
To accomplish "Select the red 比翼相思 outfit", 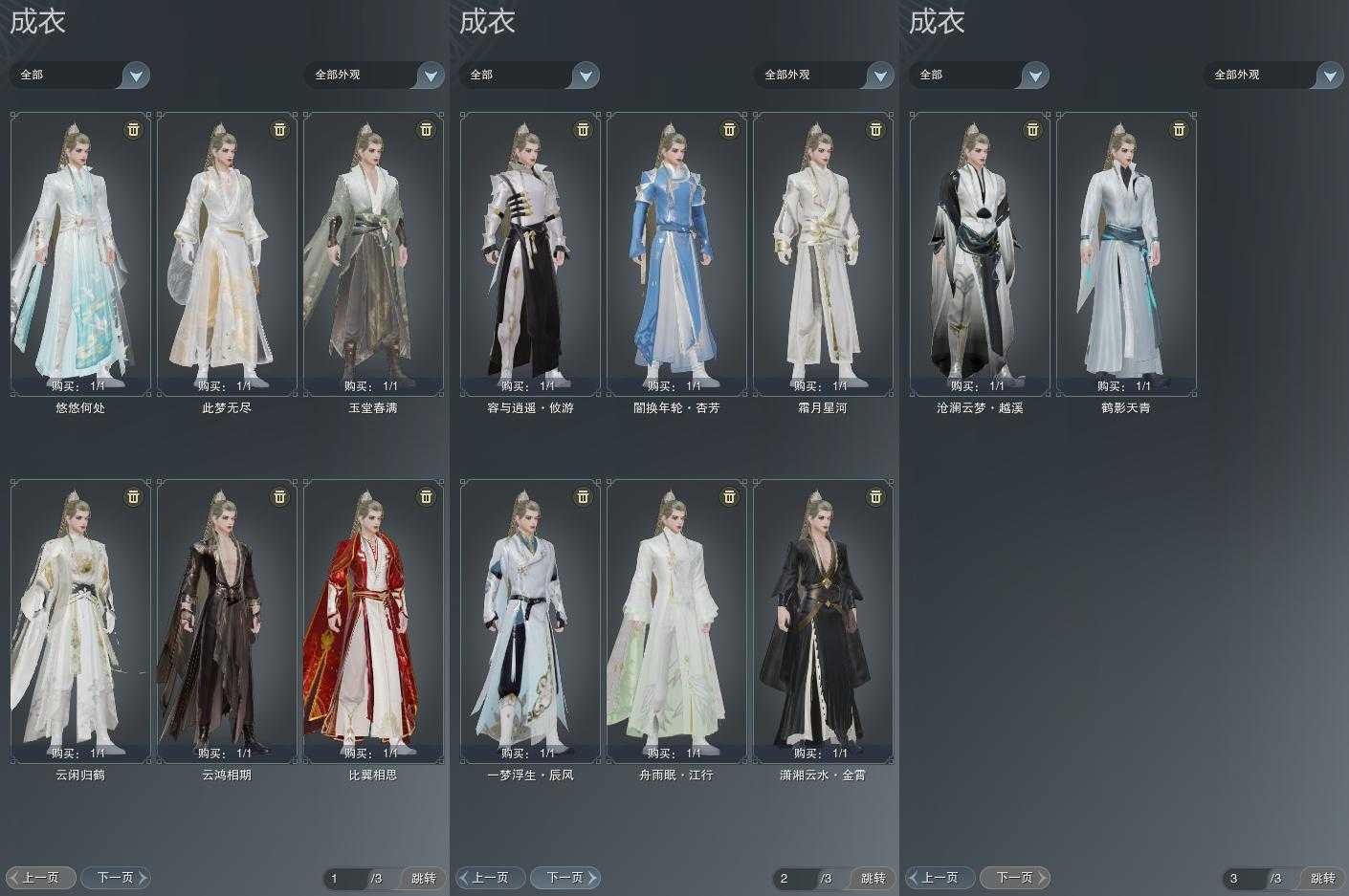I will (373, 621).
